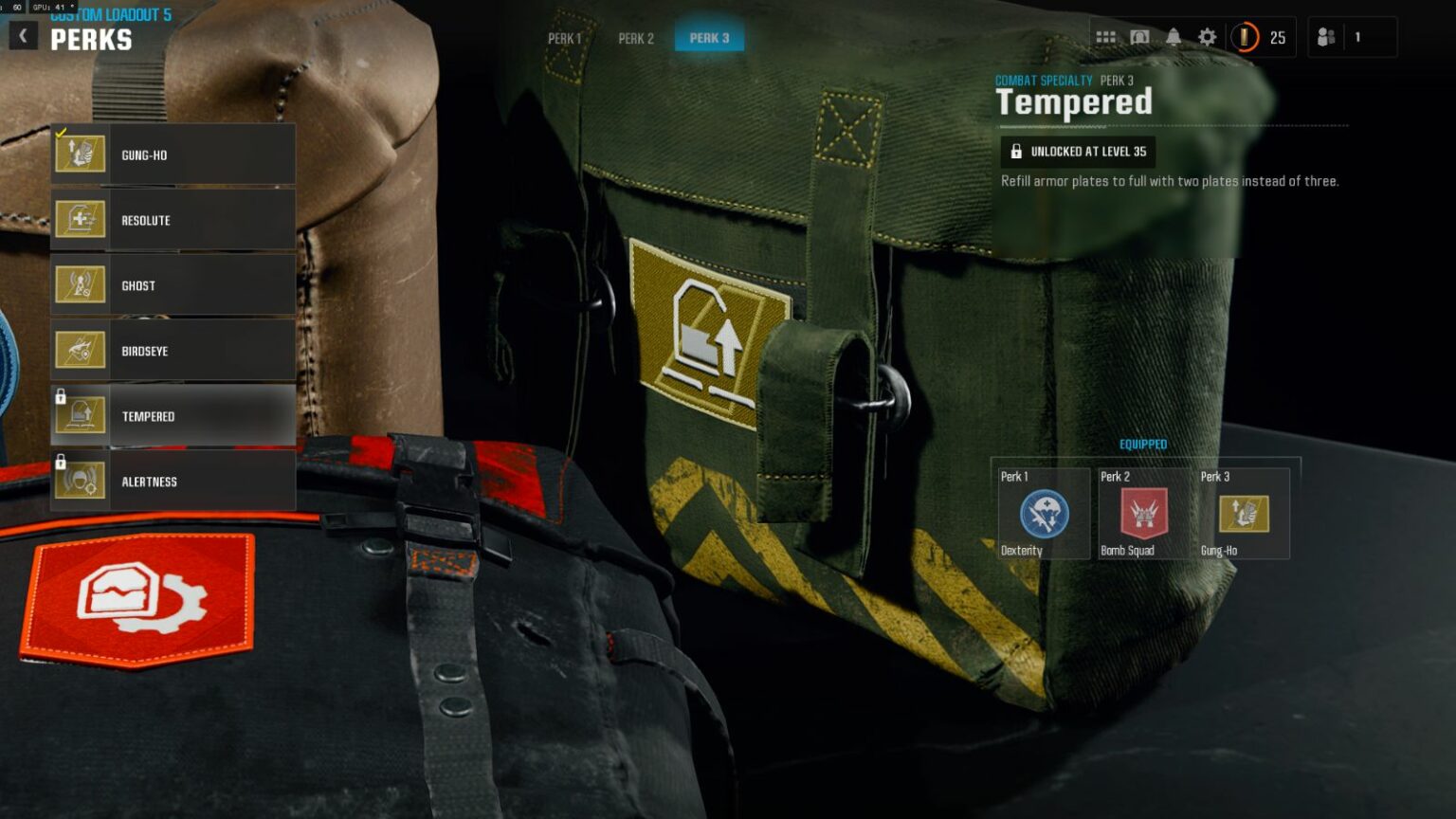Click the lock icon on Tempered
This screenshot has width=1456, height=819.
tap(59, 398)
